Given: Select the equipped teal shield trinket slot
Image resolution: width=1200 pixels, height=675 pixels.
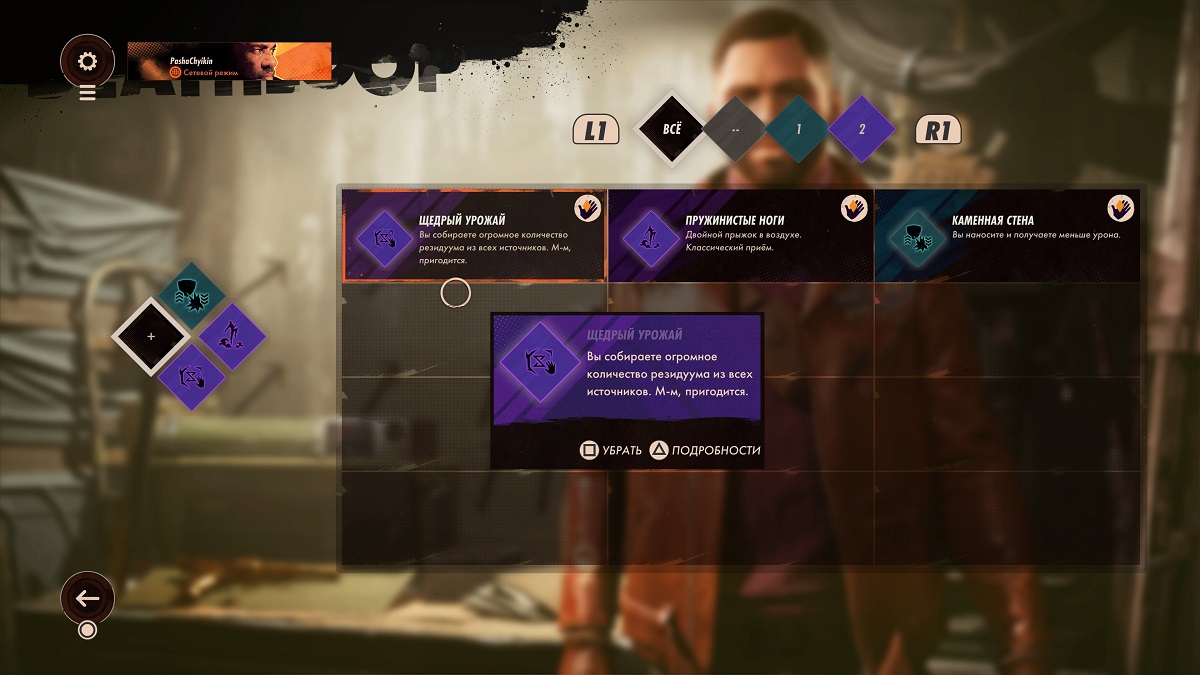Looking at the screenshot, I should point(191,296).
